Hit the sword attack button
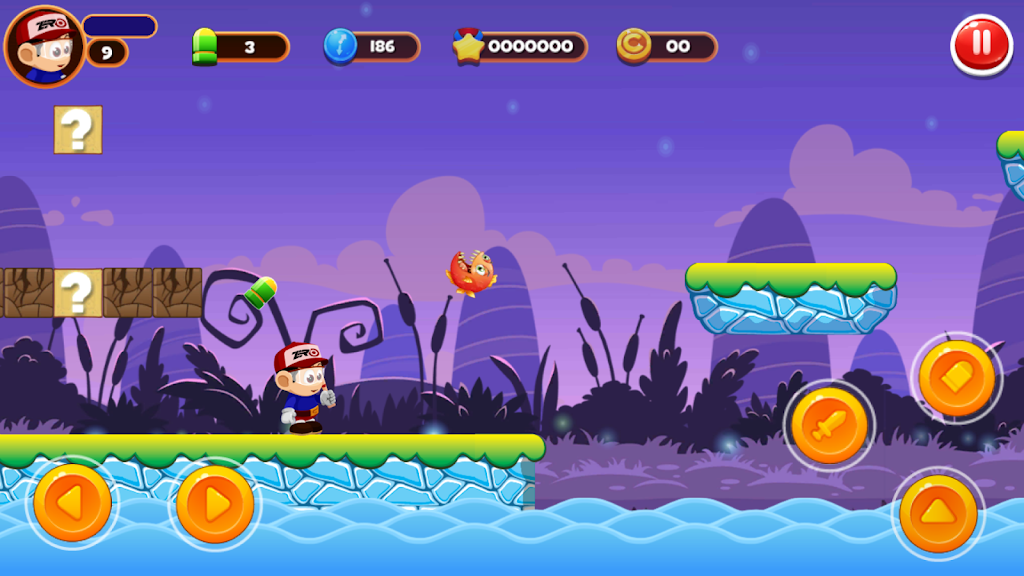 [829, 426]
